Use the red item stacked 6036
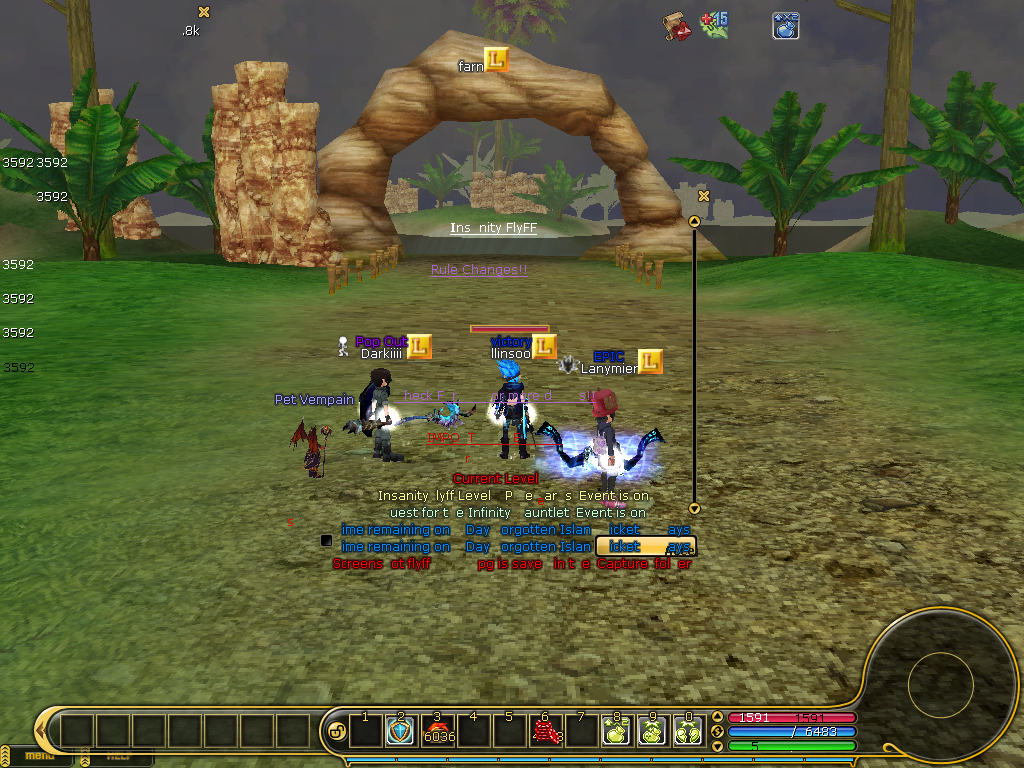 click(438, 732)
